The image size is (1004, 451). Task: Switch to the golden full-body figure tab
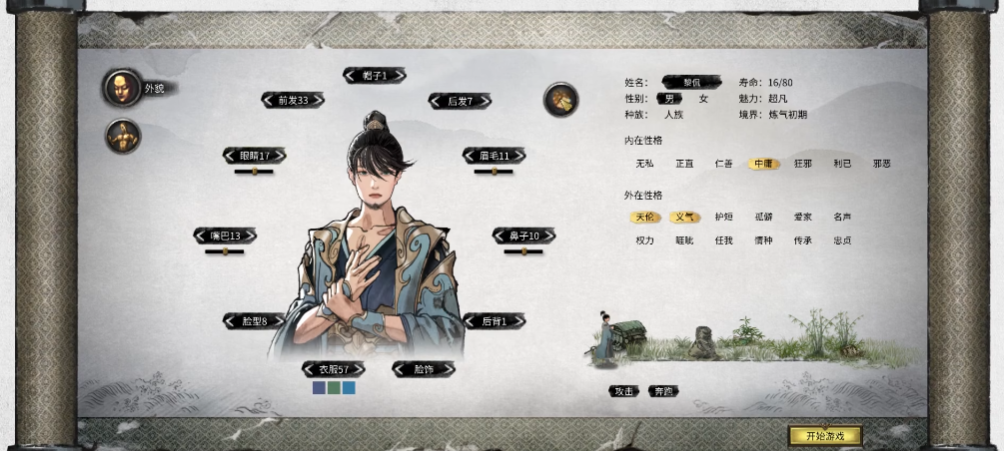122,136
